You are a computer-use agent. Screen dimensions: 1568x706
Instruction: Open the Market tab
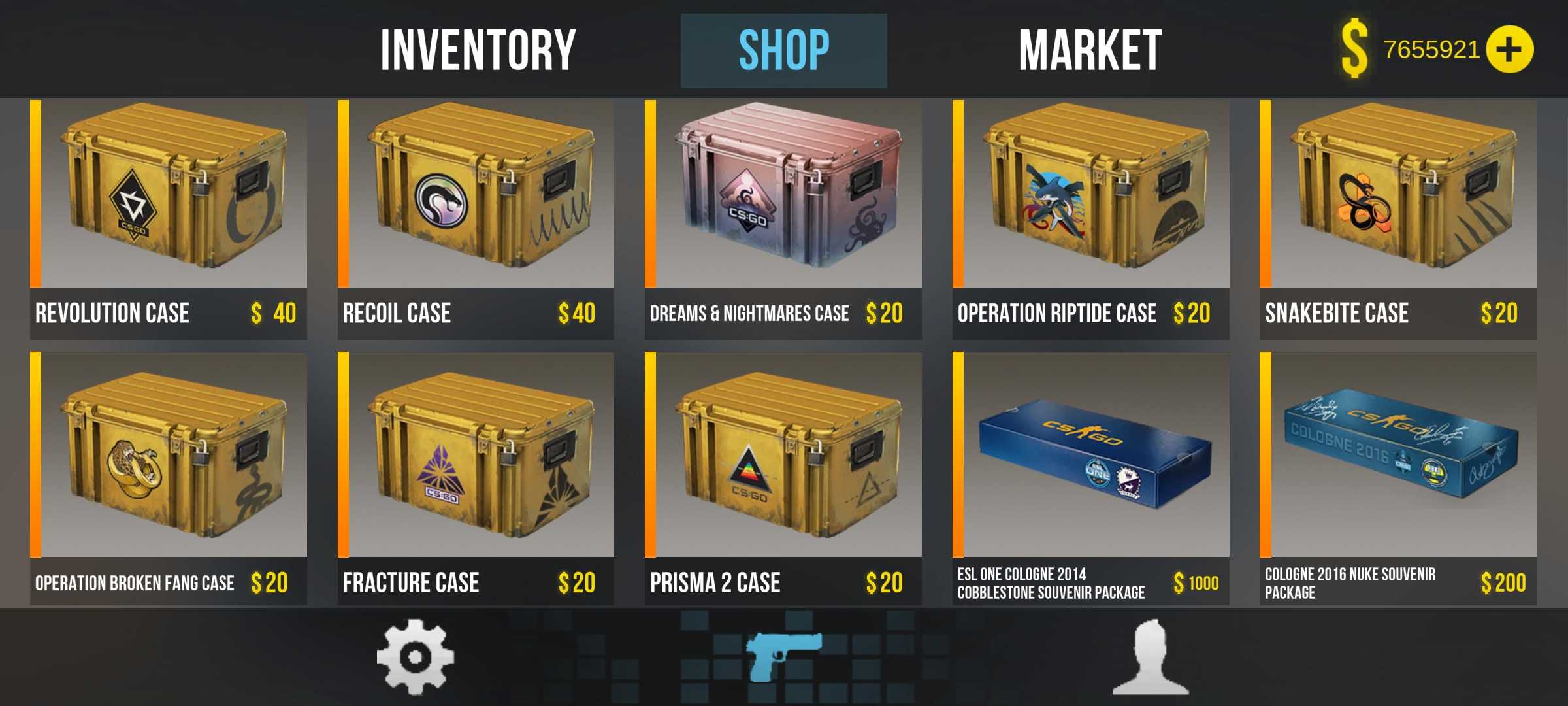tap(1090, 50)
